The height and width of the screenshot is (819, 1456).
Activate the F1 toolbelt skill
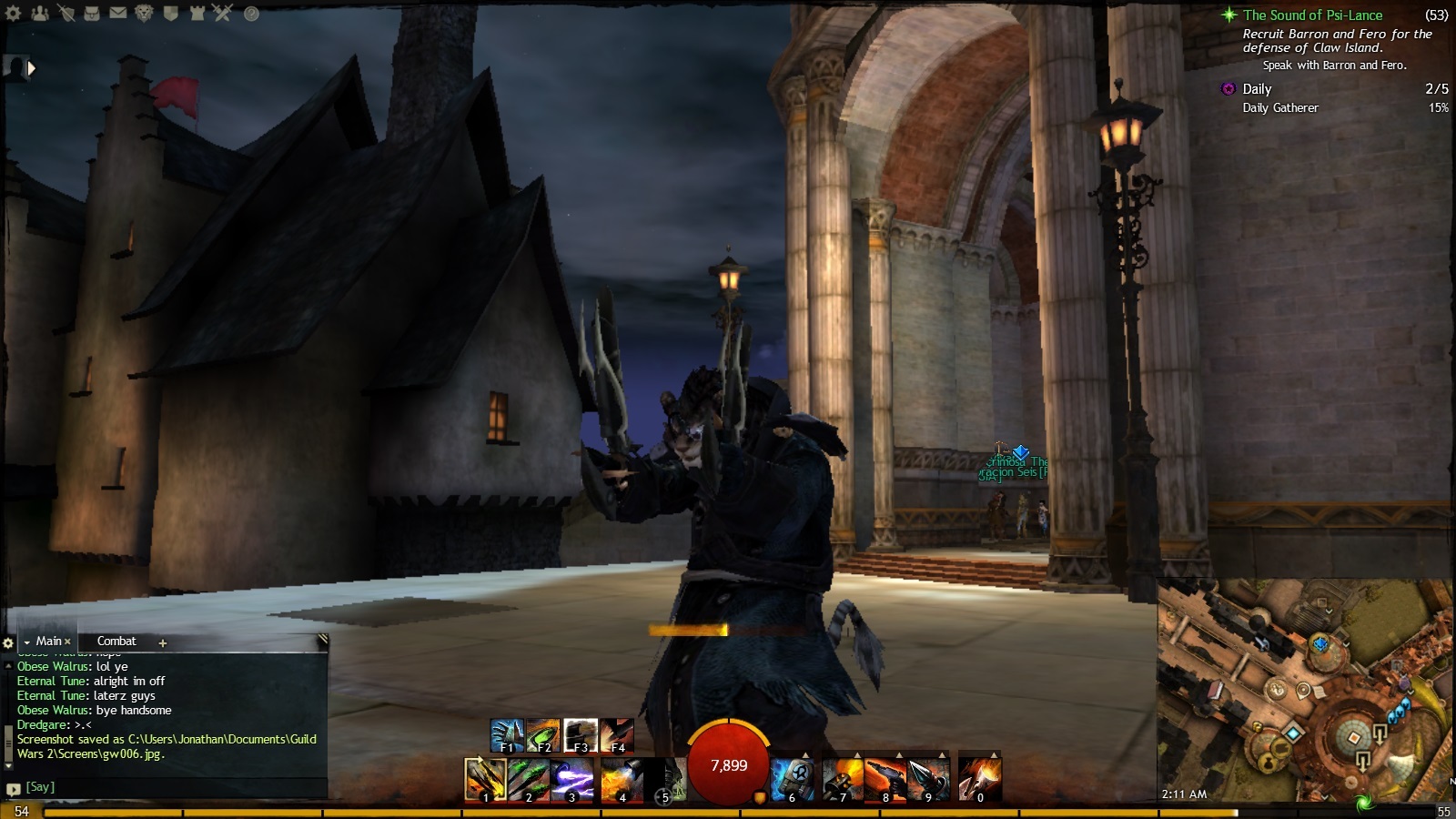pos(506,735)
